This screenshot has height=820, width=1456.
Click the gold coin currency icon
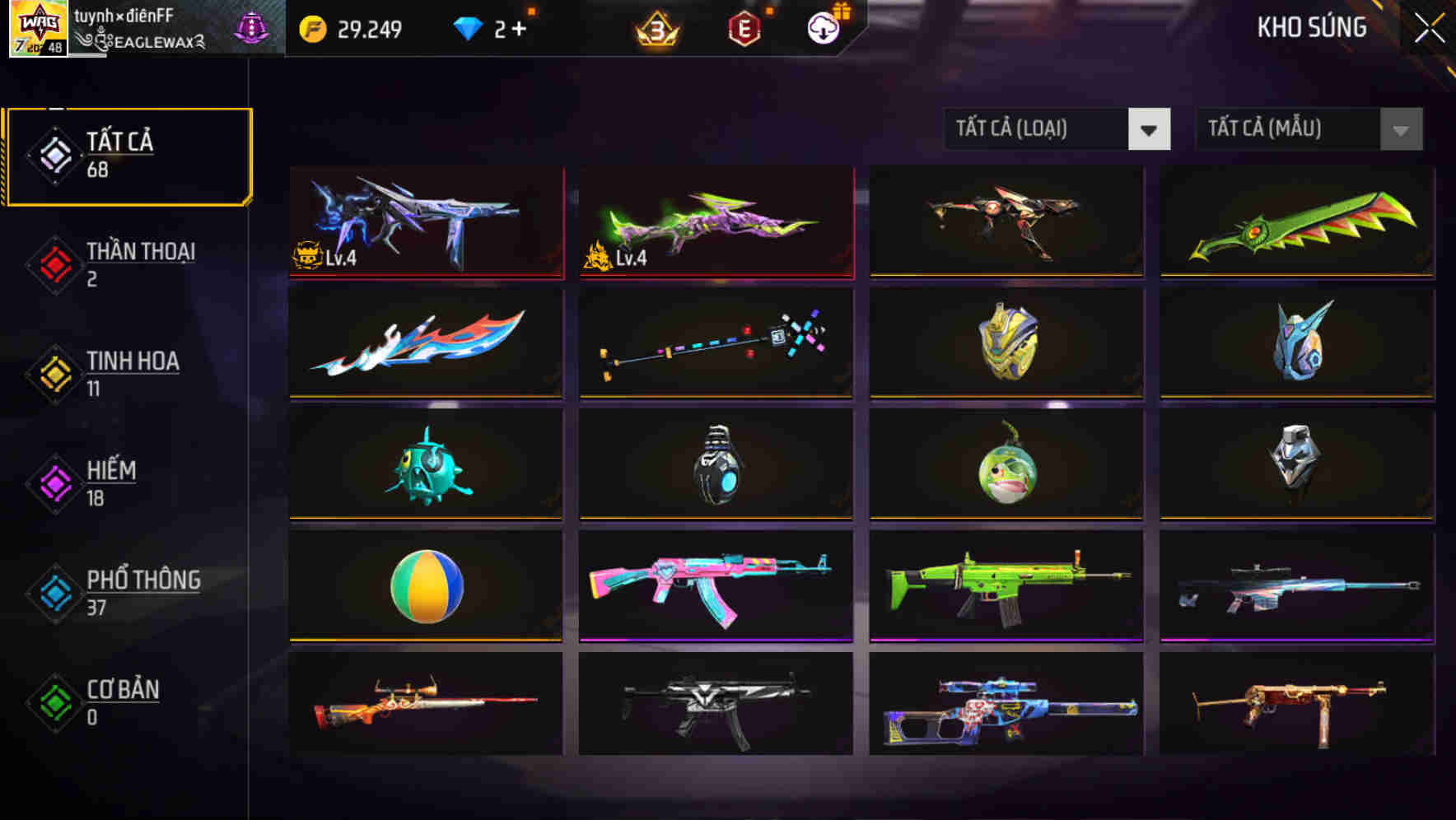pyautogui.click(x=311, y=27)
